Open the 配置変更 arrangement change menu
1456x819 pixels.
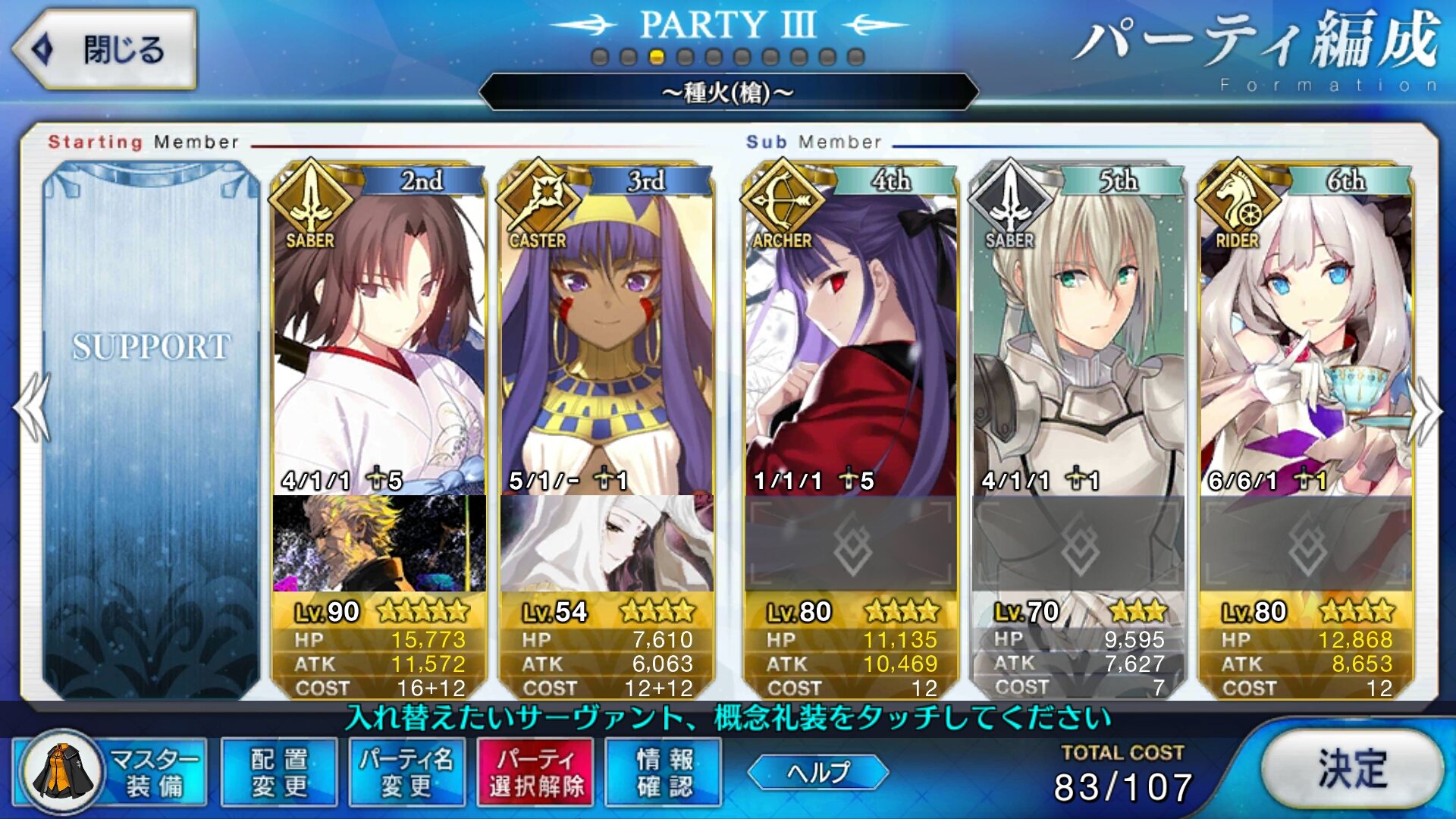(279, 772)
